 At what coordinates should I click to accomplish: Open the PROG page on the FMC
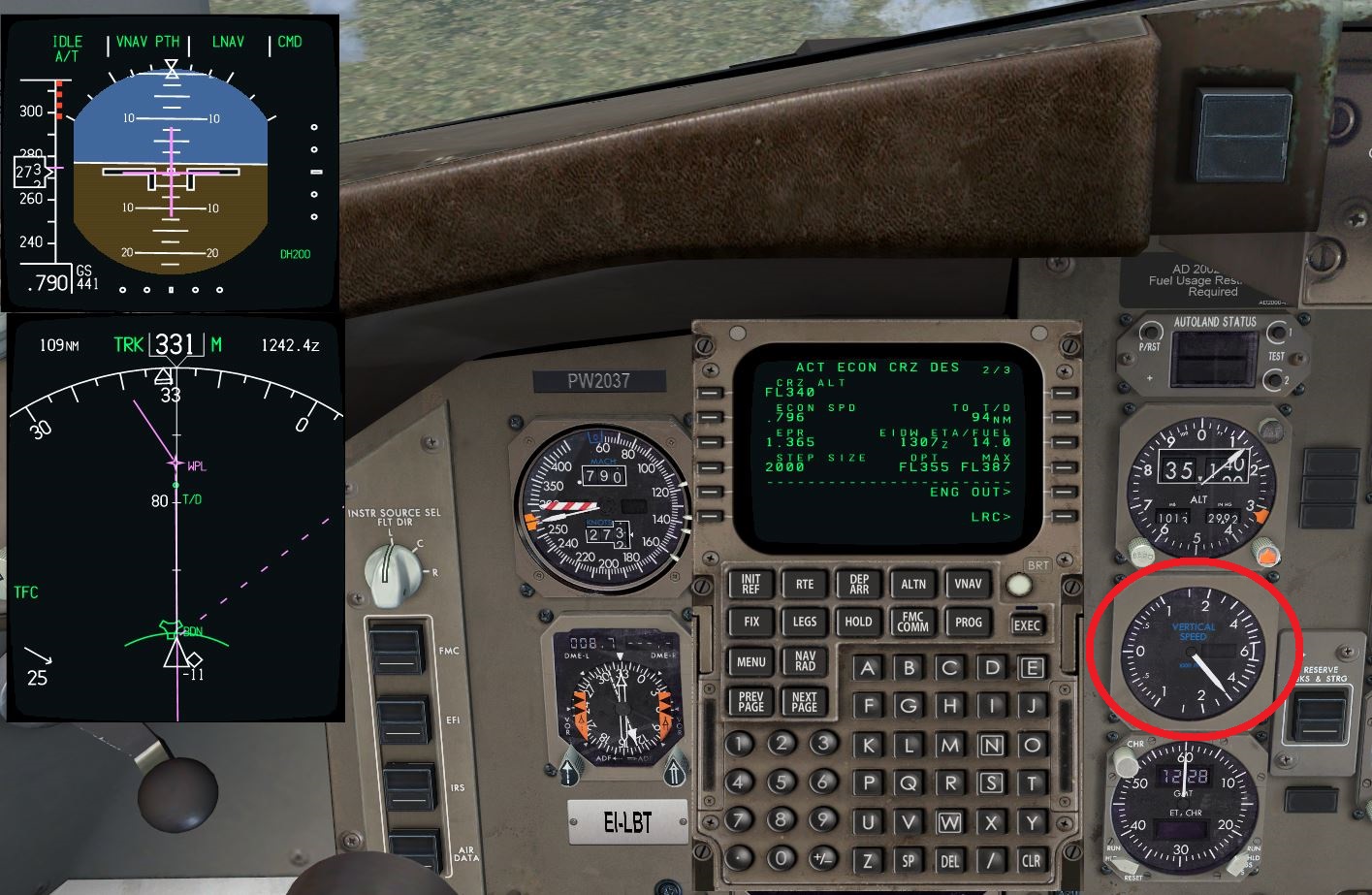click(967, 622)
